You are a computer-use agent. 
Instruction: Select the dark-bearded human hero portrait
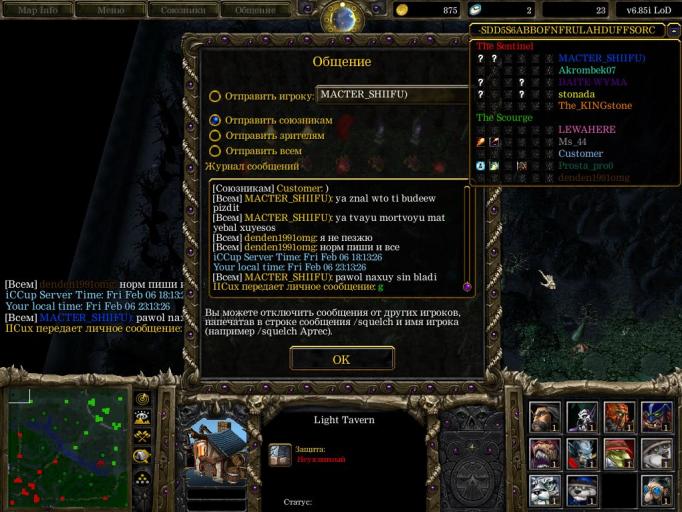coord(545,415)
